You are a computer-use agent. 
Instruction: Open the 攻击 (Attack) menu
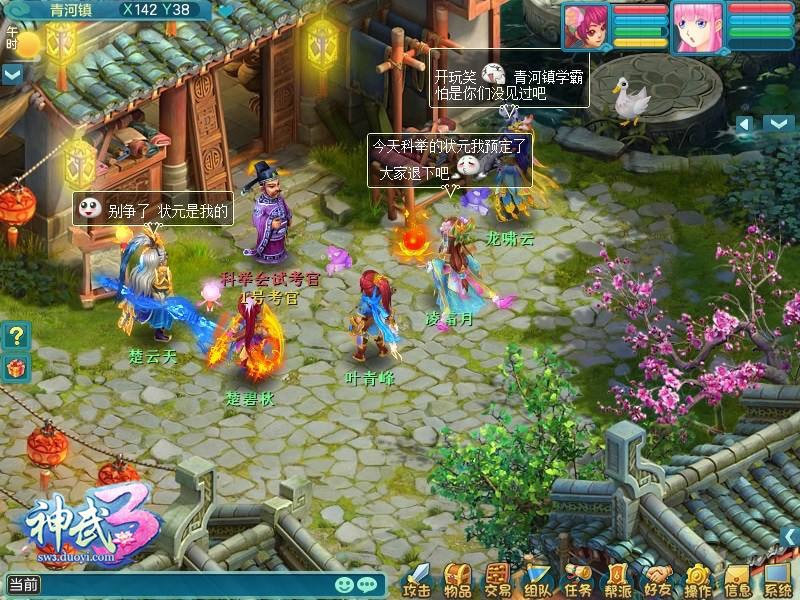[x=418, y=580]
